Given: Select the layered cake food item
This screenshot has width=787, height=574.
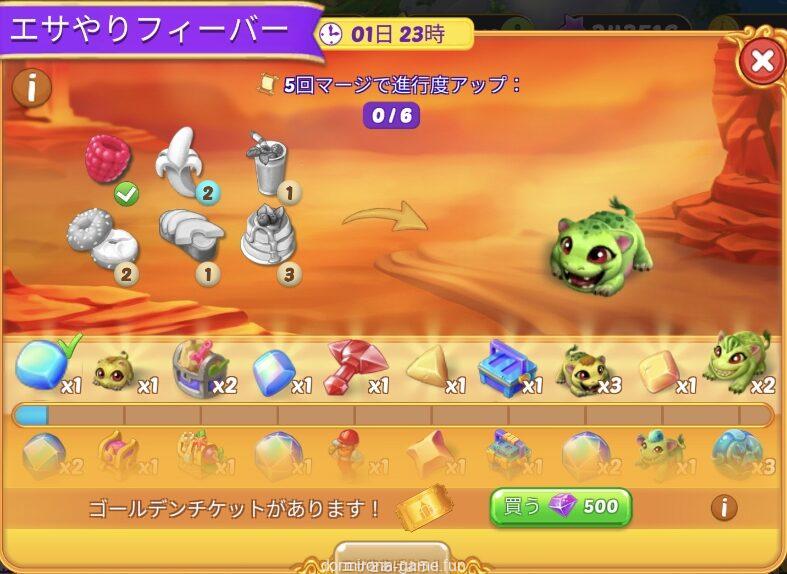Looking at the screenshot, I should point(268,237).
